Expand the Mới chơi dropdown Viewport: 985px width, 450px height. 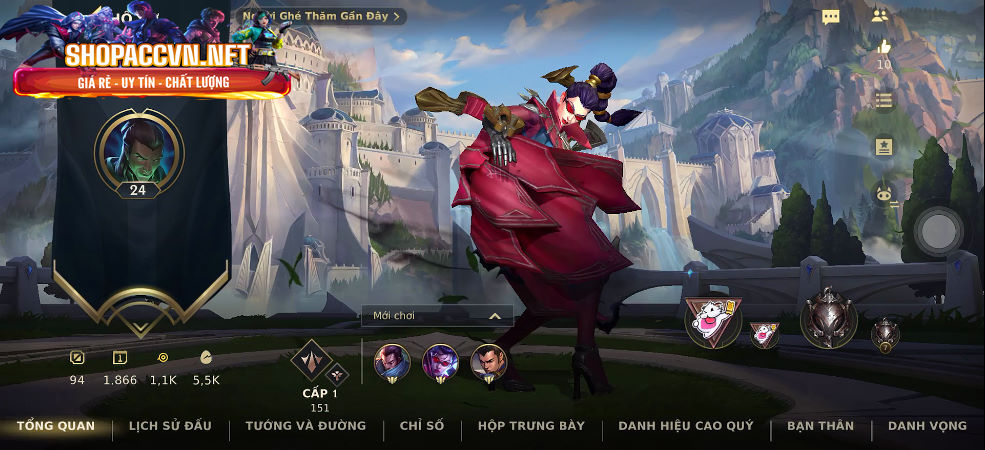click(x=437, y=316)
